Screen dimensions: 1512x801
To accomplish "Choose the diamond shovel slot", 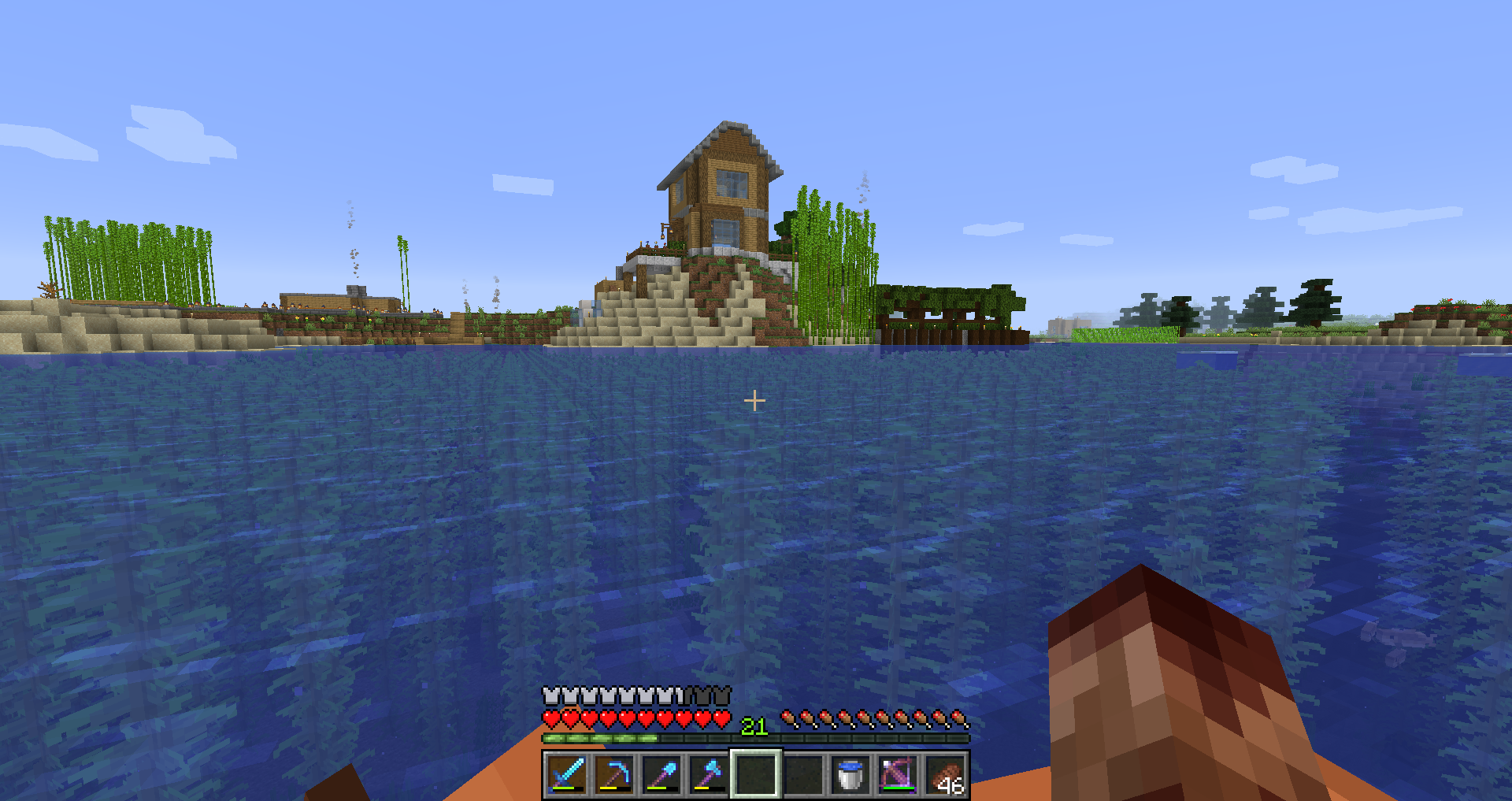I will click(661, 774).
